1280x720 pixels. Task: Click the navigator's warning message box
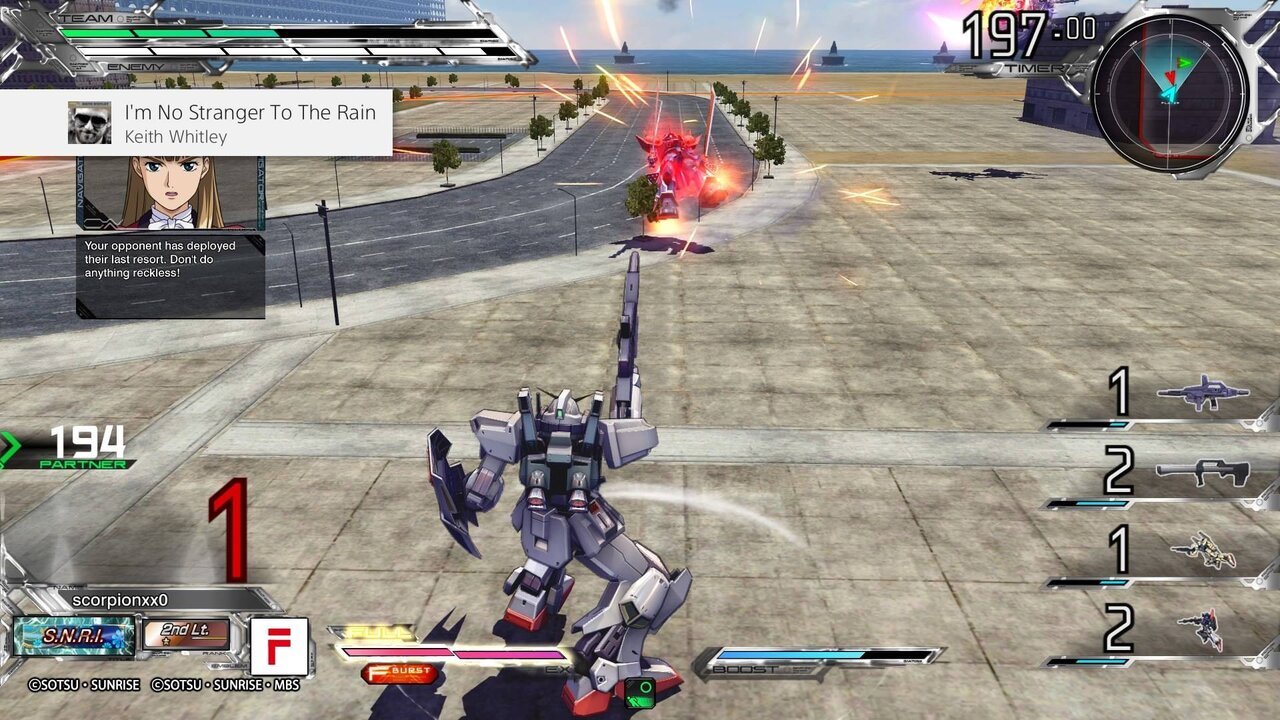pos(171,275)
